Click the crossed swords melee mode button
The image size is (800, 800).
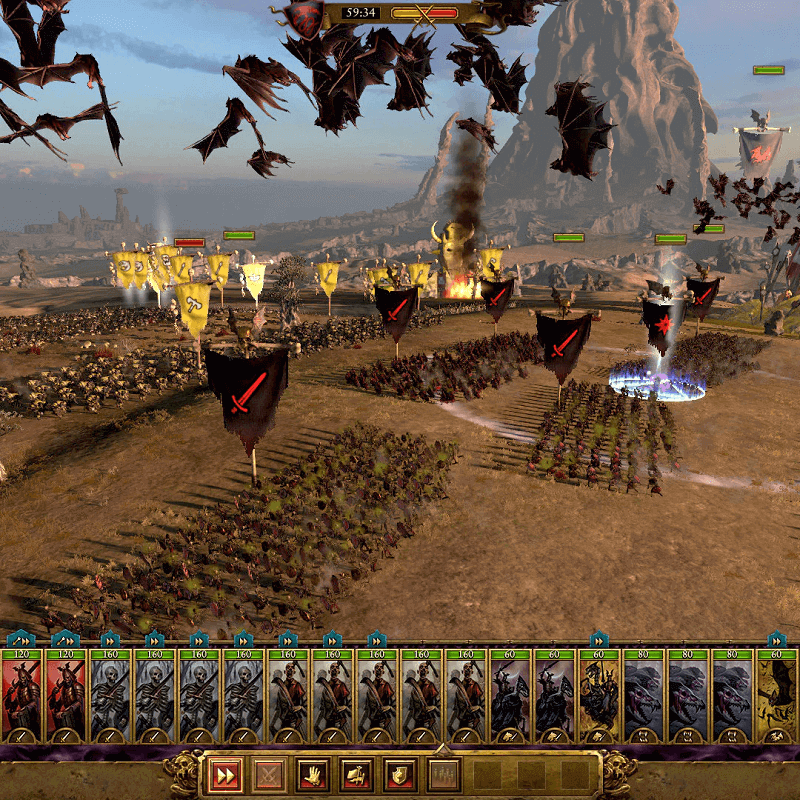click(x=268, y=774)
